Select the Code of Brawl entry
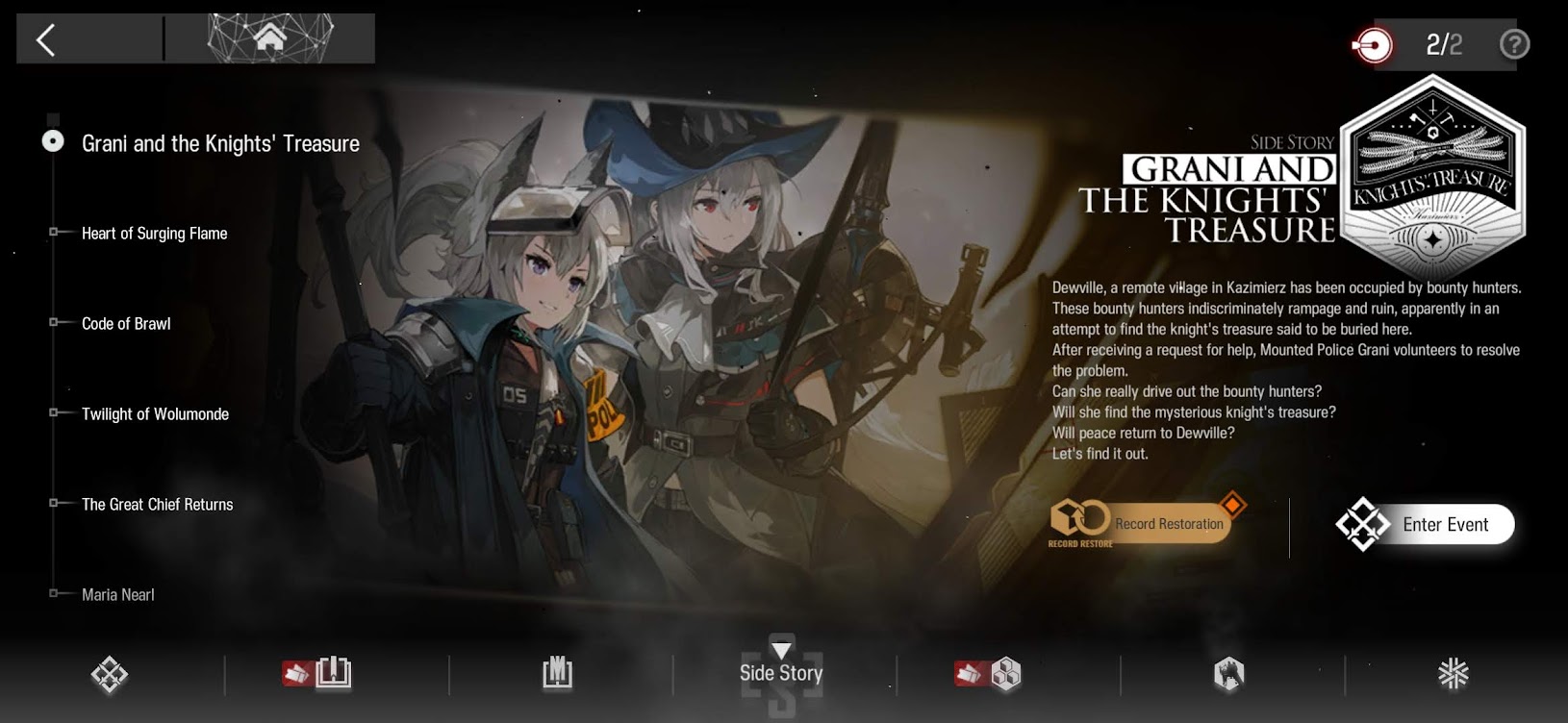The height and width of the screenshot is (723, 1568). [x=126, y=324]
